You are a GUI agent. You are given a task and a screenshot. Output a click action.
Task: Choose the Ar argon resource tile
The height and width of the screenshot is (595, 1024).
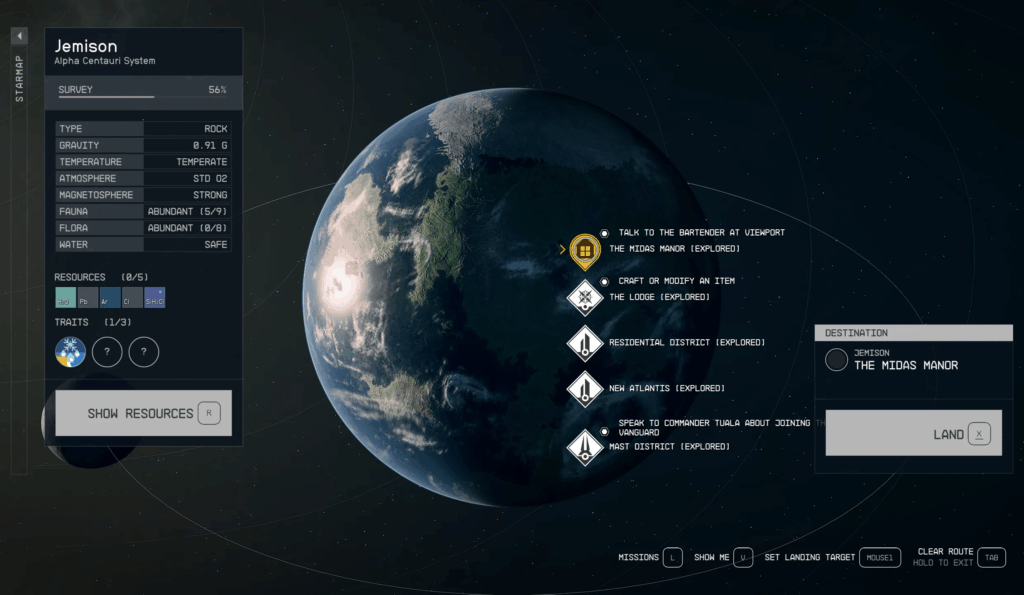coord(110,297)
